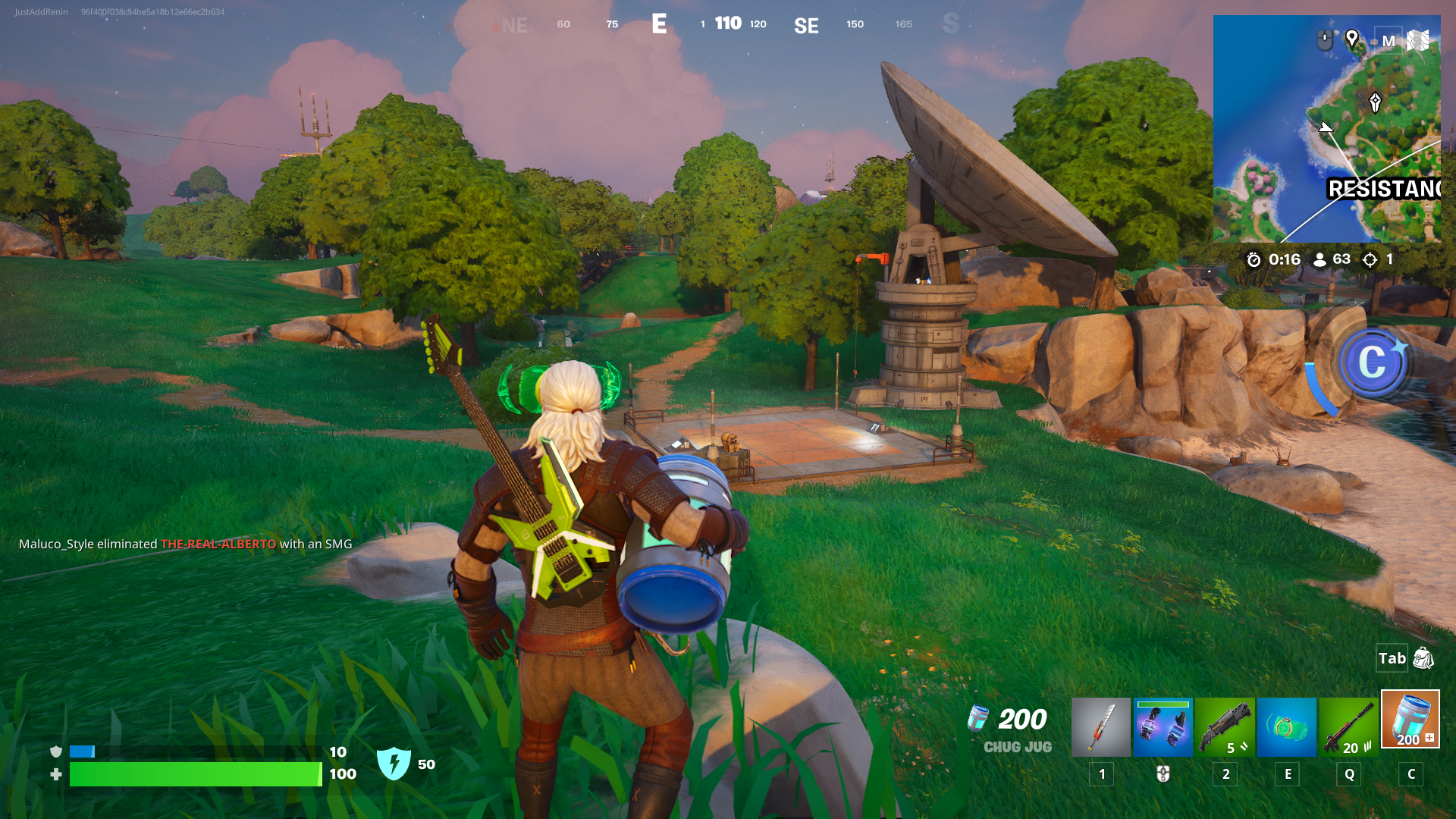1456x819 pixels.
Task: Click the blue shield bar showing 10
Action: pyautogui.click(x=81, y=752)
